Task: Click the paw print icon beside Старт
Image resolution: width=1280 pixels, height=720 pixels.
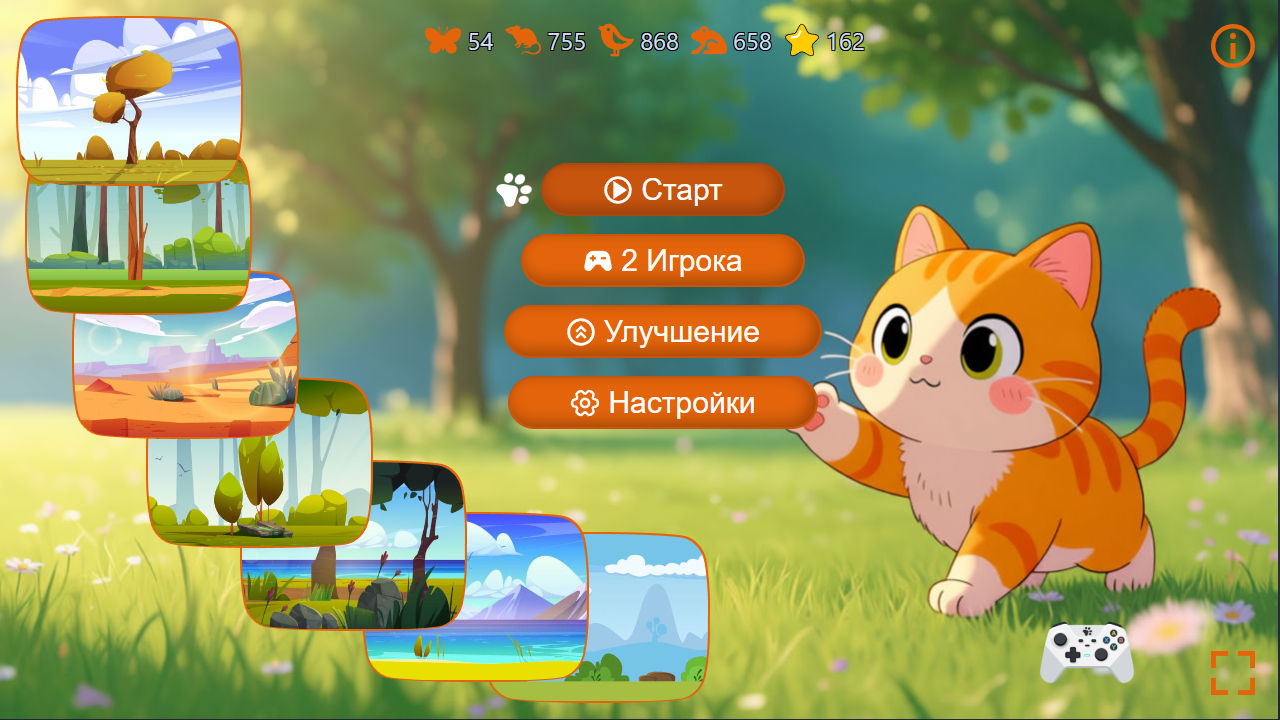Action: click(x=513, y=190)
